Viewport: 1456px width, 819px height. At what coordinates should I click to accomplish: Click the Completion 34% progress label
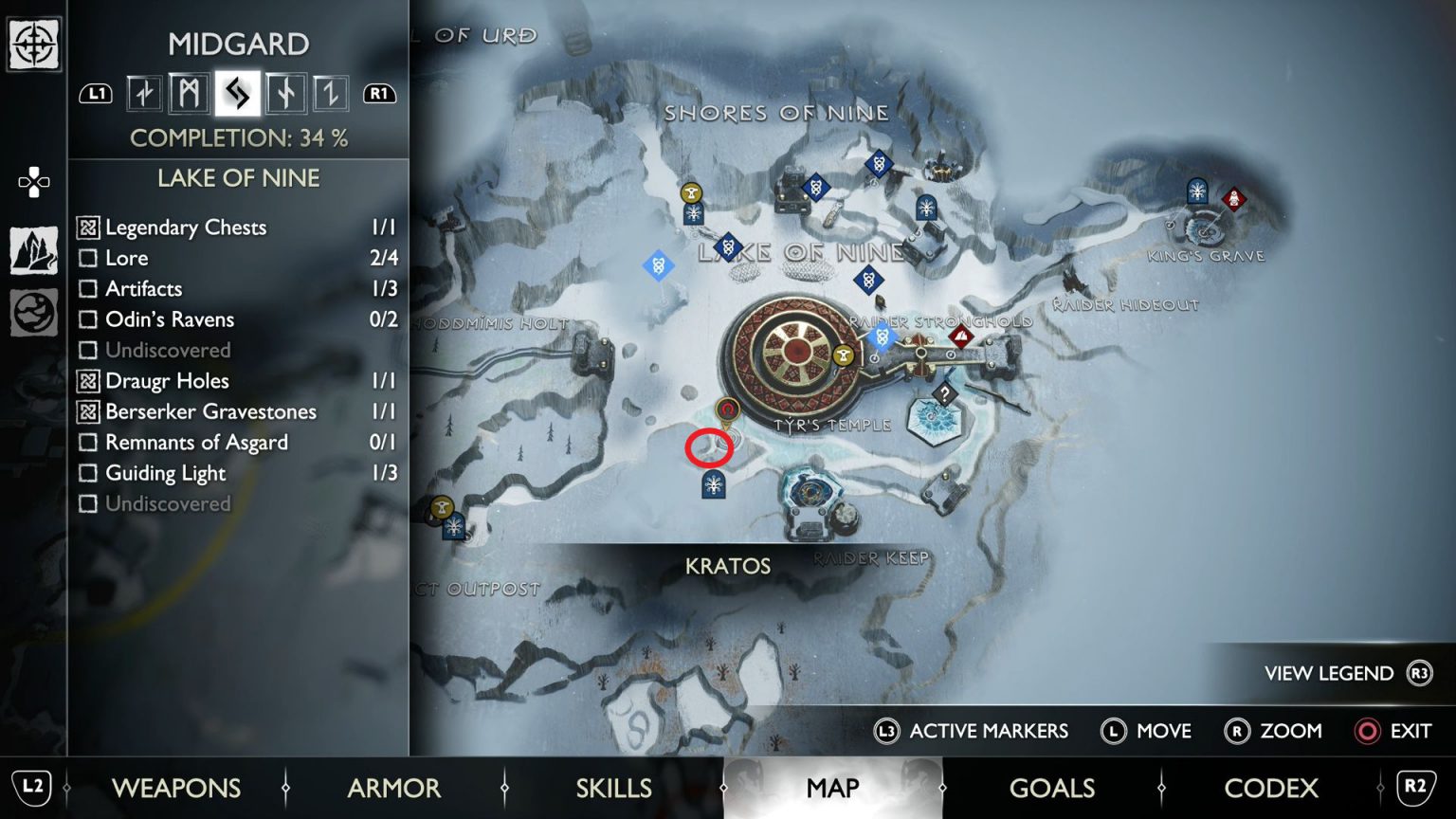[239, 137]
